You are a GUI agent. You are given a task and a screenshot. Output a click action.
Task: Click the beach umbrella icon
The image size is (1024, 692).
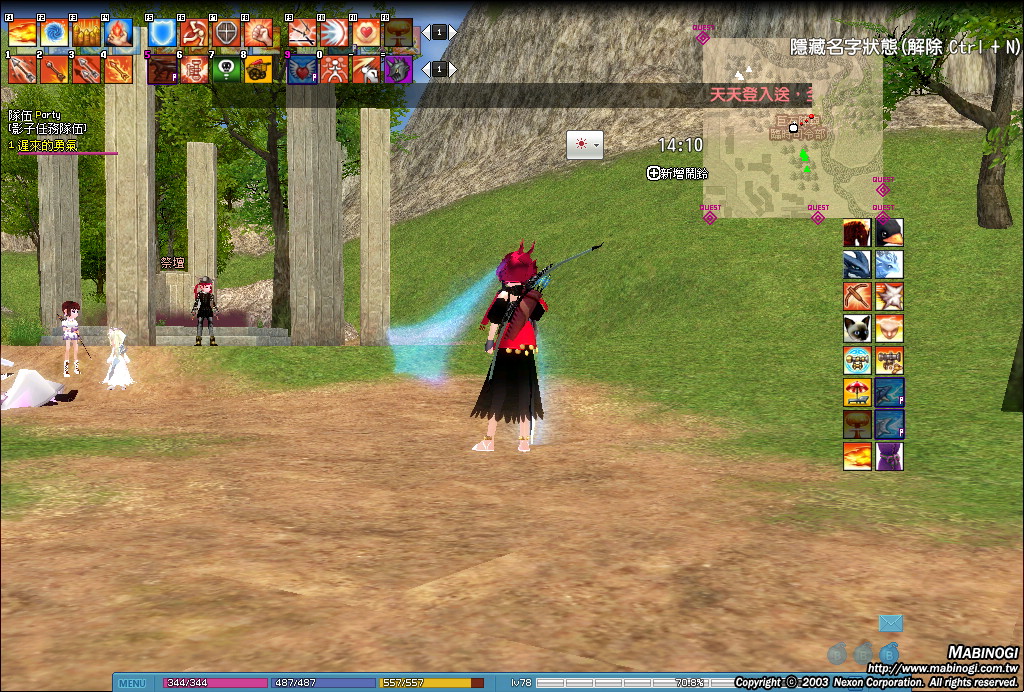click(857, 392)
